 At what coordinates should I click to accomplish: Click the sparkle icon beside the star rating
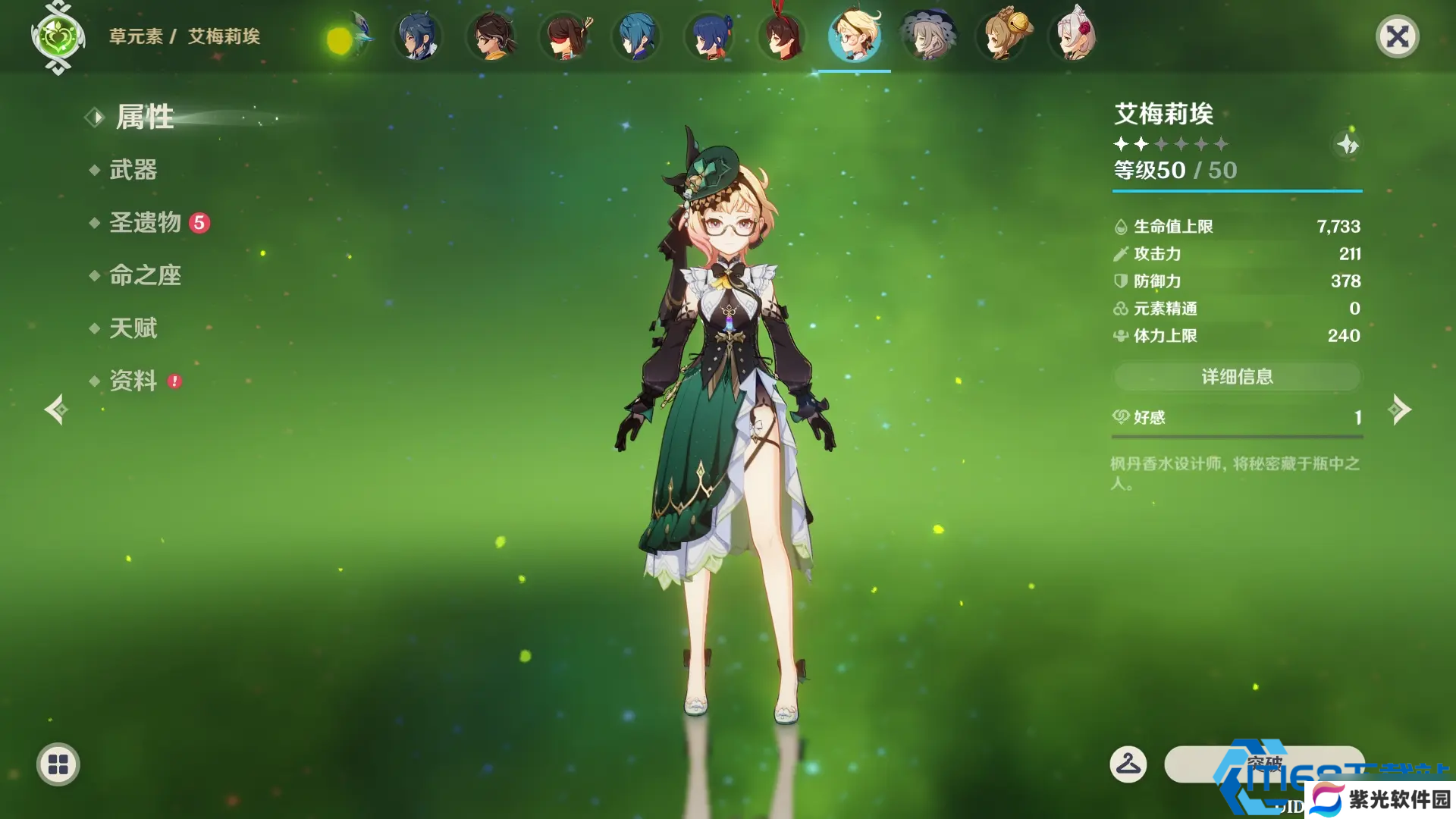coord(1348,144)
